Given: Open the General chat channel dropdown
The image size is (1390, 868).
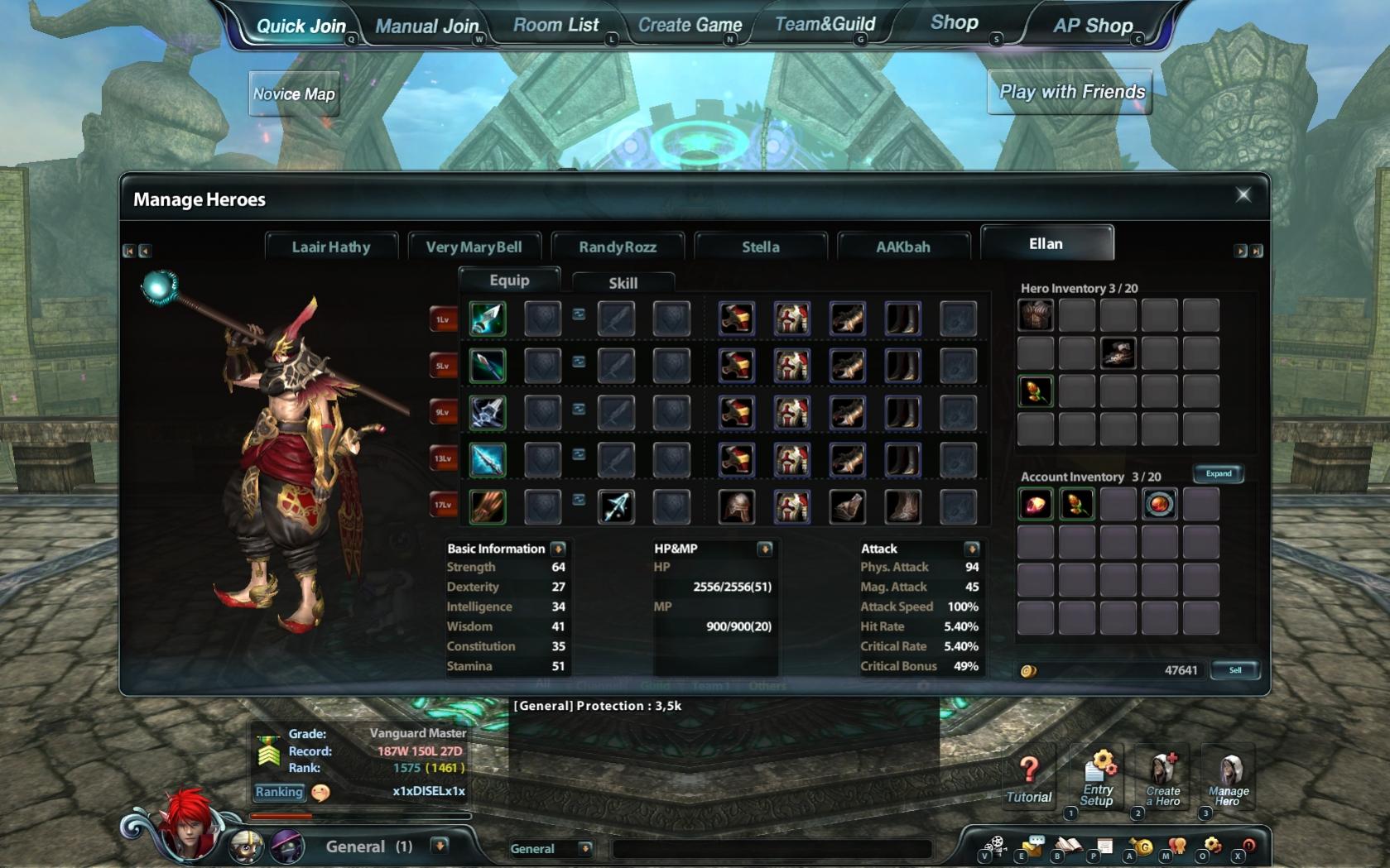Looking at the screenshot, I should pyautogui.click(x=584, y=848).
